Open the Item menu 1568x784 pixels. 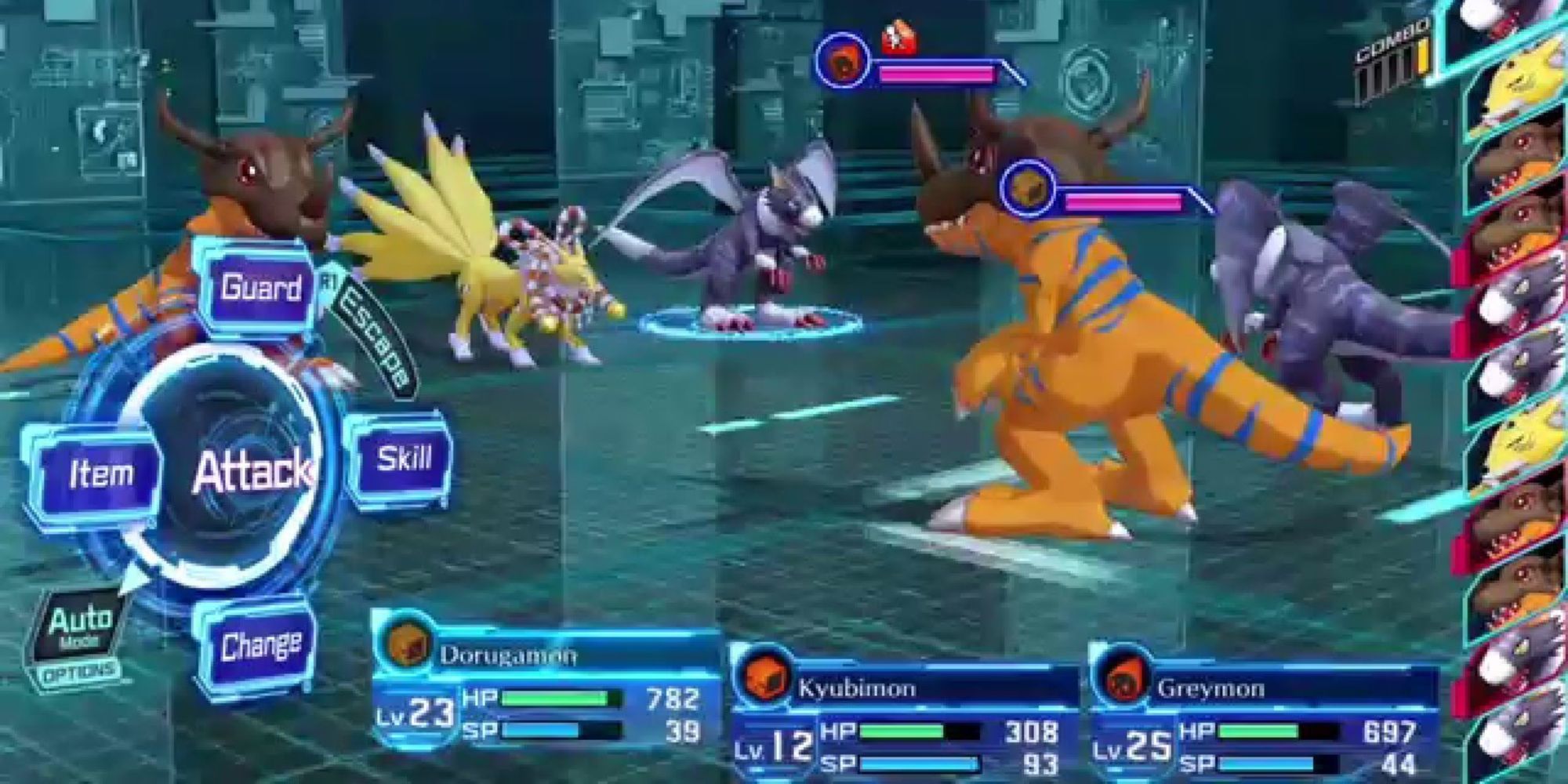(x=100, y=474)
